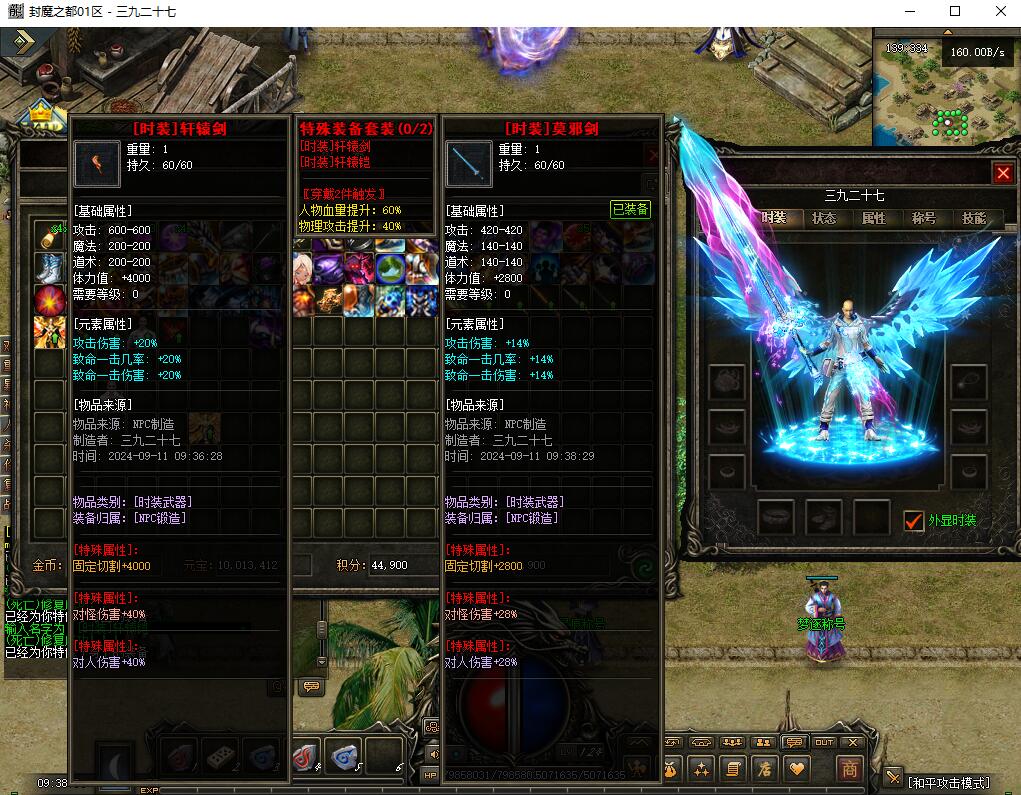Open the 店 store icon
Image resolution: width=1021 pixels, height=795 pixels.
pos(765,768)
